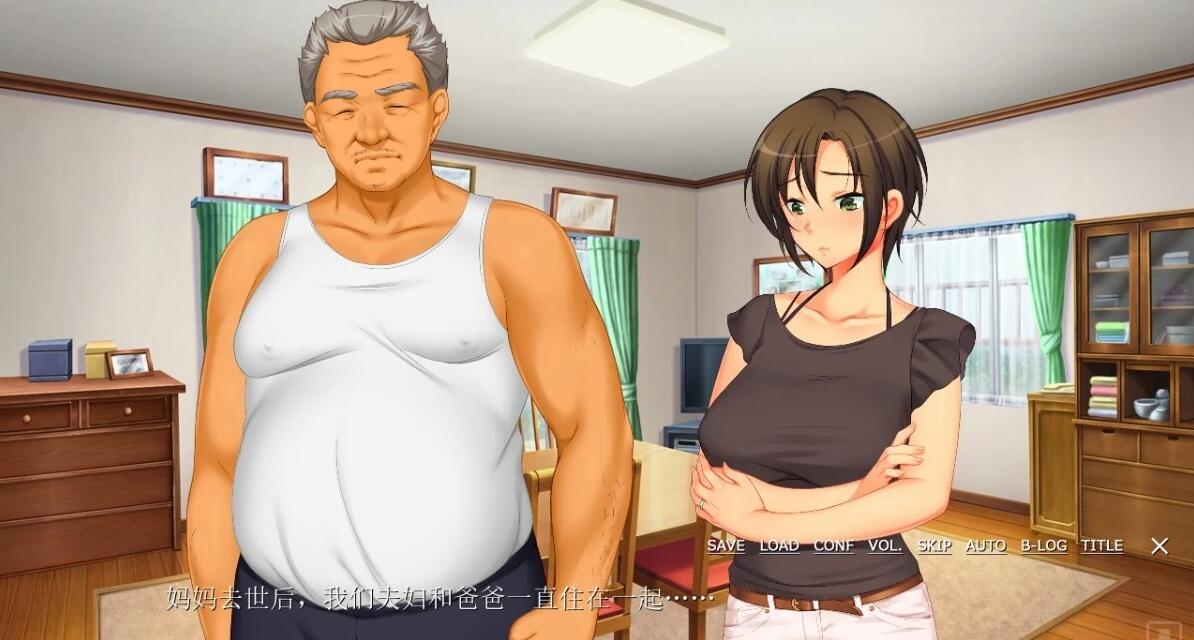Toggle AUTO text advance mode

coord(986,546)
